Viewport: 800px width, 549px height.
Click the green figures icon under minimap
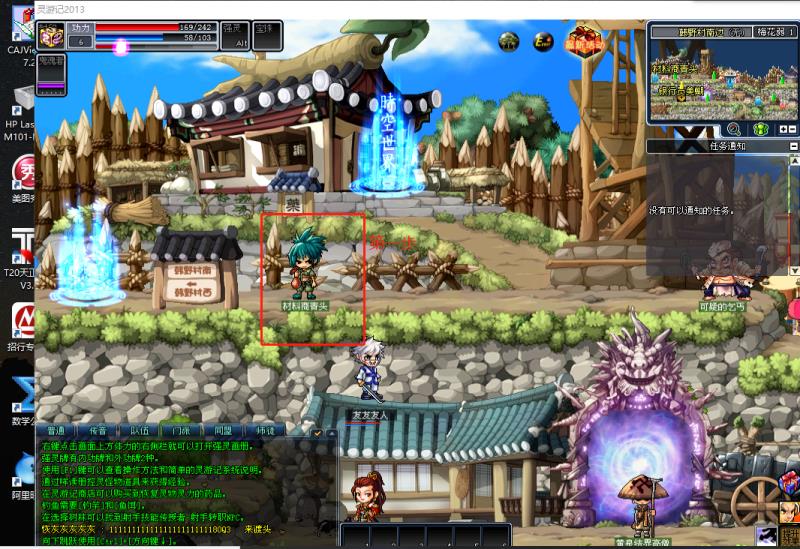click(x=762, y=129)
